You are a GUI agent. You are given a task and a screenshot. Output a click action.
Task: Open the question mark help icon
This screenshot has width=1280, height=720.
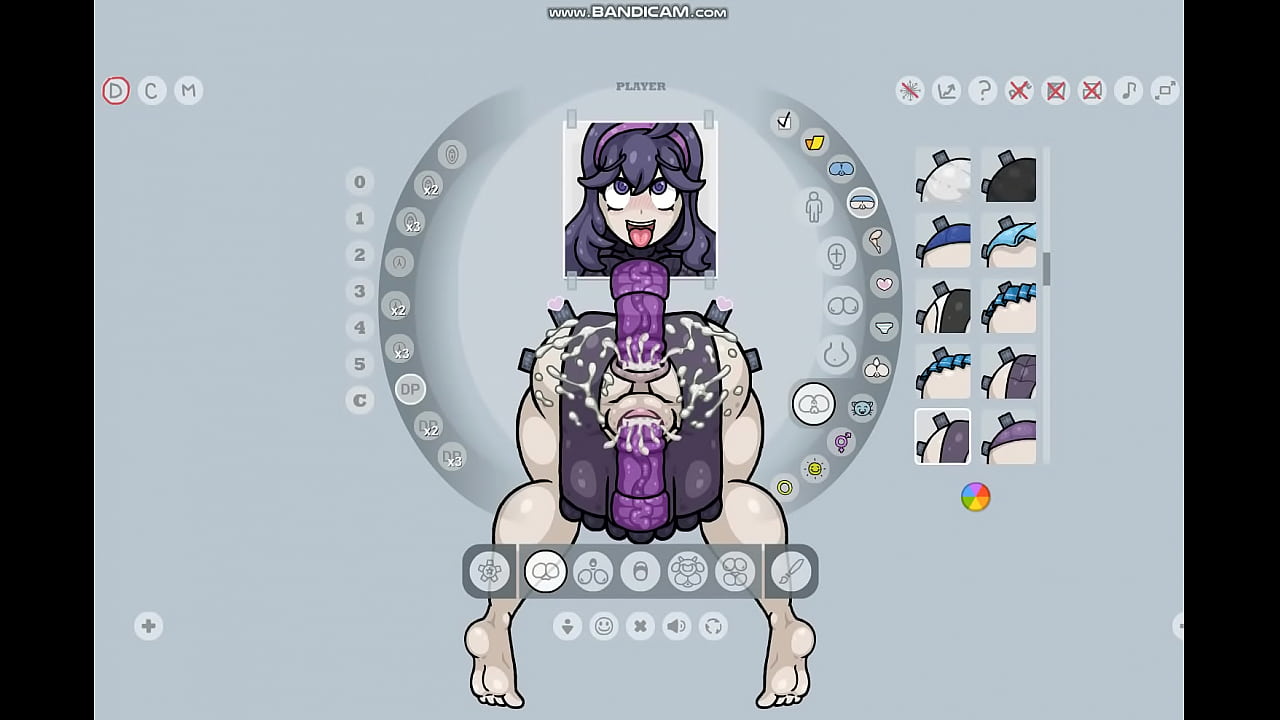(983, 91)
